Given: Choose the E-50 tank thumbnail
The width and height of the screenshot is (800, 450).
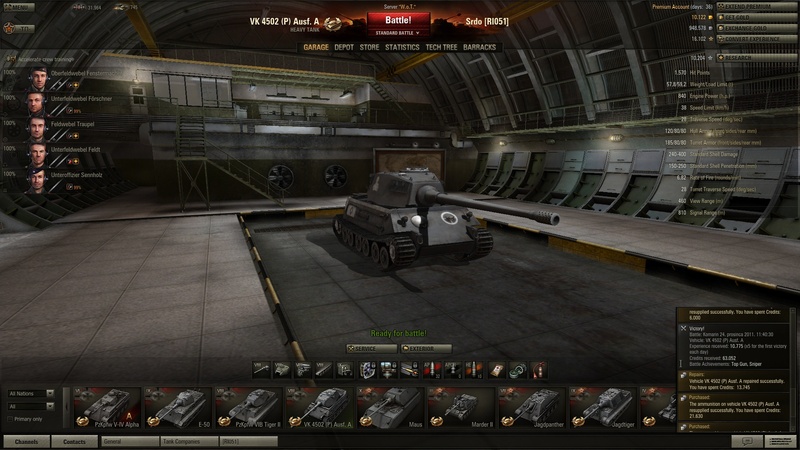Looking at the screenshot, I should (x=178, y=408).
